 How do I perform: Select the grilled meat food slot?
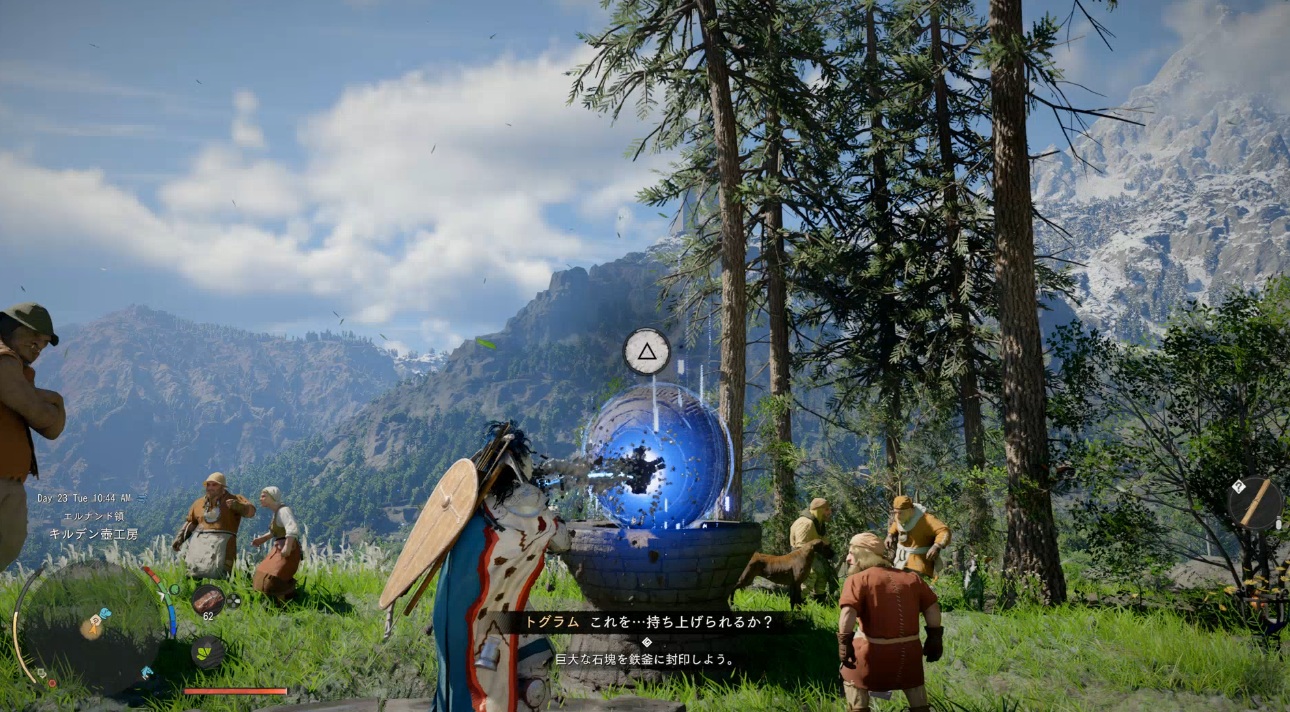coord(208,598)
